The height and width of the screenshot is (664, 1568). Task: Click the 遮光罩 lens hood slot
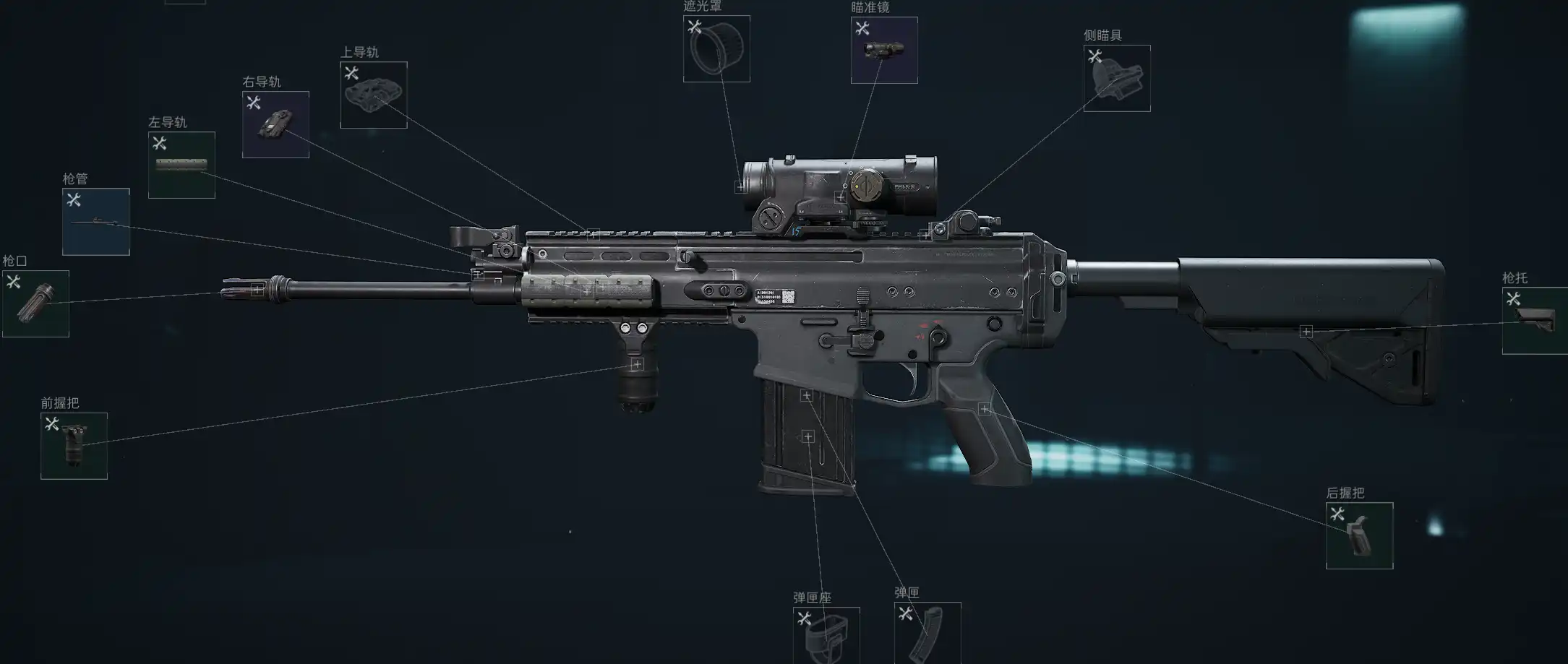[x=716, y=49]
